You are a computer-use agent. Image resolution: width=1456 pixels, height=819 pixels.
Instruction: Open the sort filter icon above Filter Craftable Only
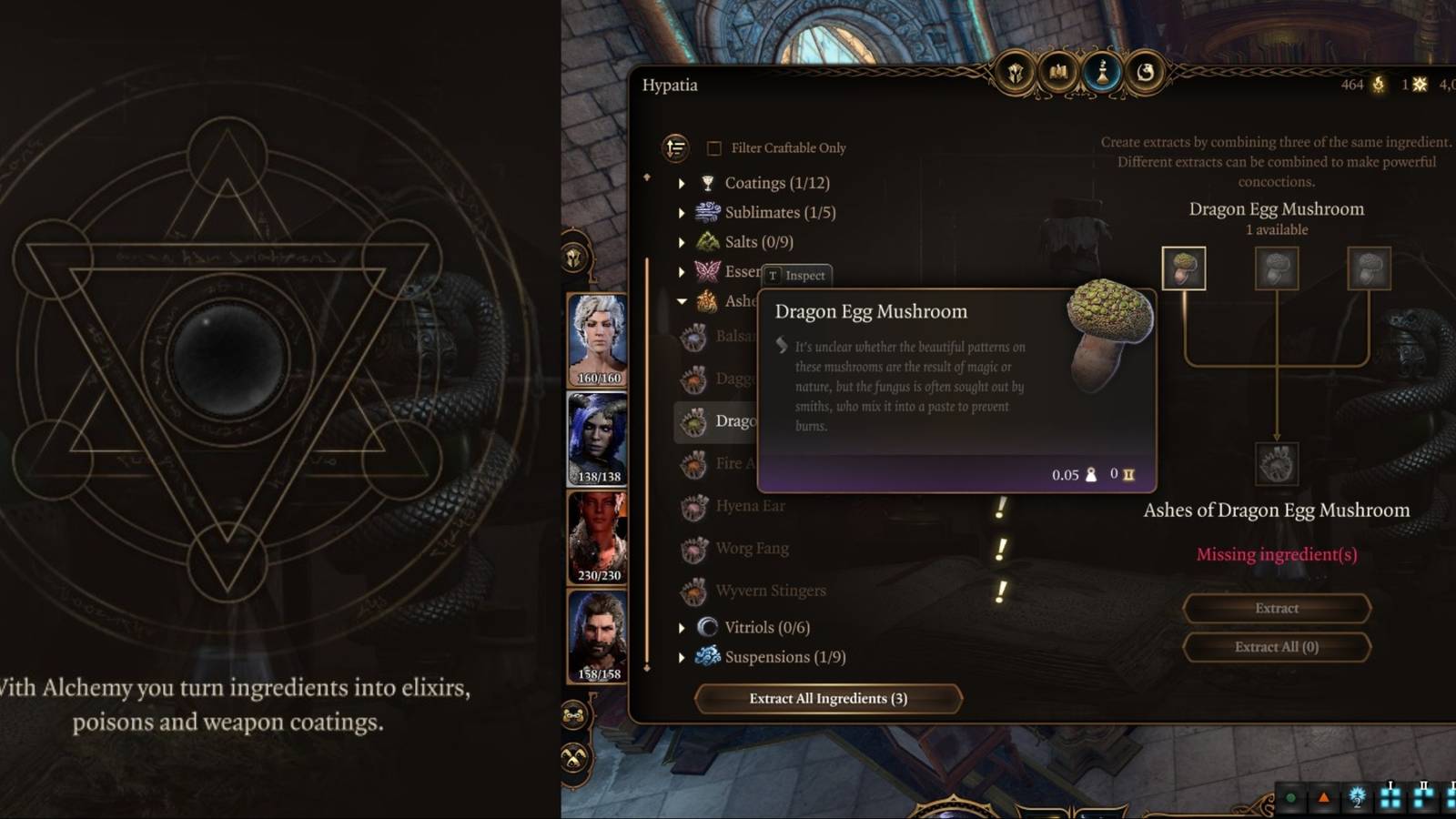[x=673, y=147]
